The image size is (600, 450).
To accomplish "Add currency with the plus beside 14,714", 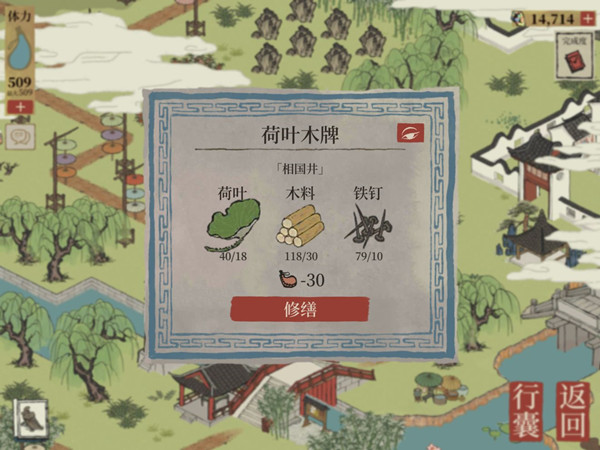I will tap(587, 18).
